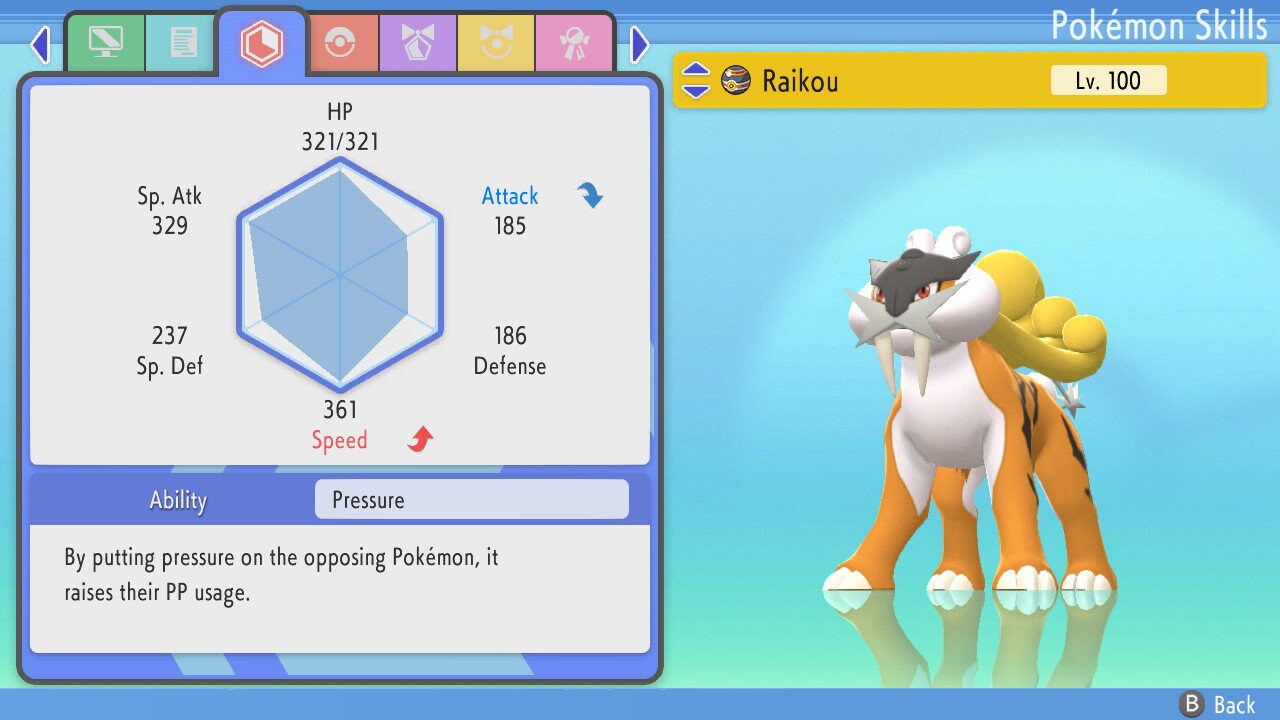Select the hexagon Pokémon Skills tab
1280x720 pixels.
click(262, 43)
